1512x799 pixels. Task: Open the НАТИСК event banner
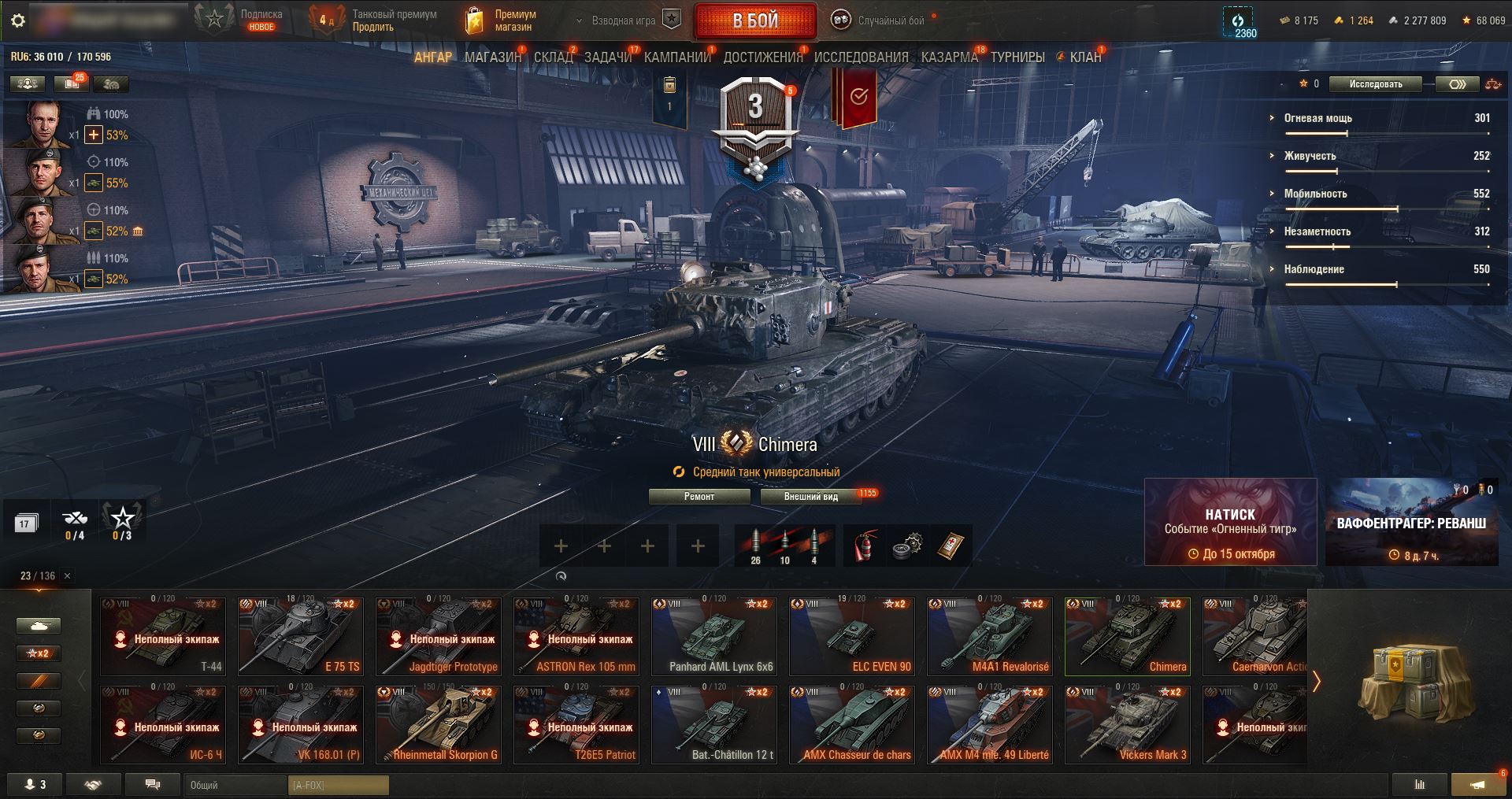tap(1230, 522)
